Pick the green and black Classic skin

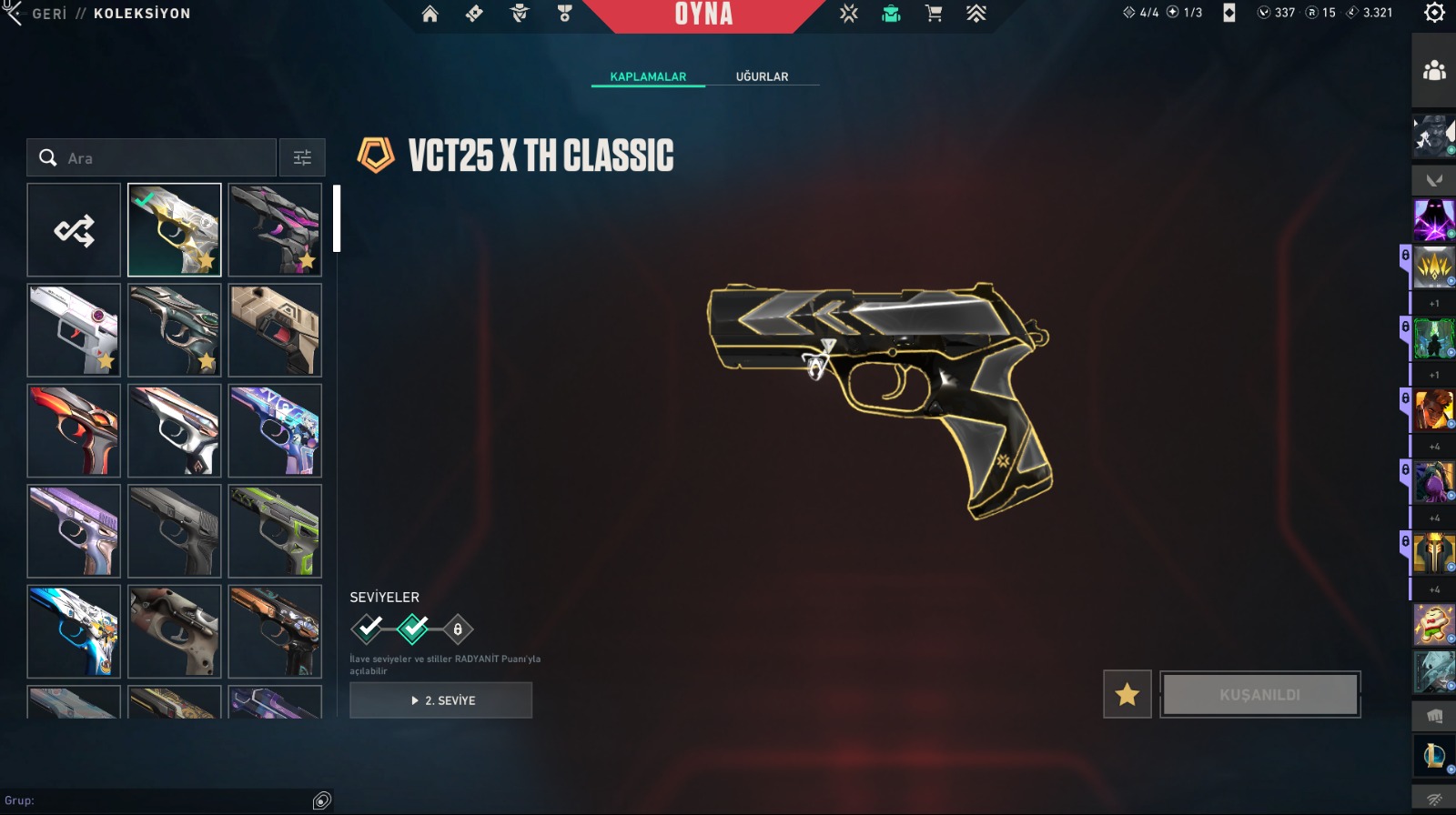tap(275, 531)
